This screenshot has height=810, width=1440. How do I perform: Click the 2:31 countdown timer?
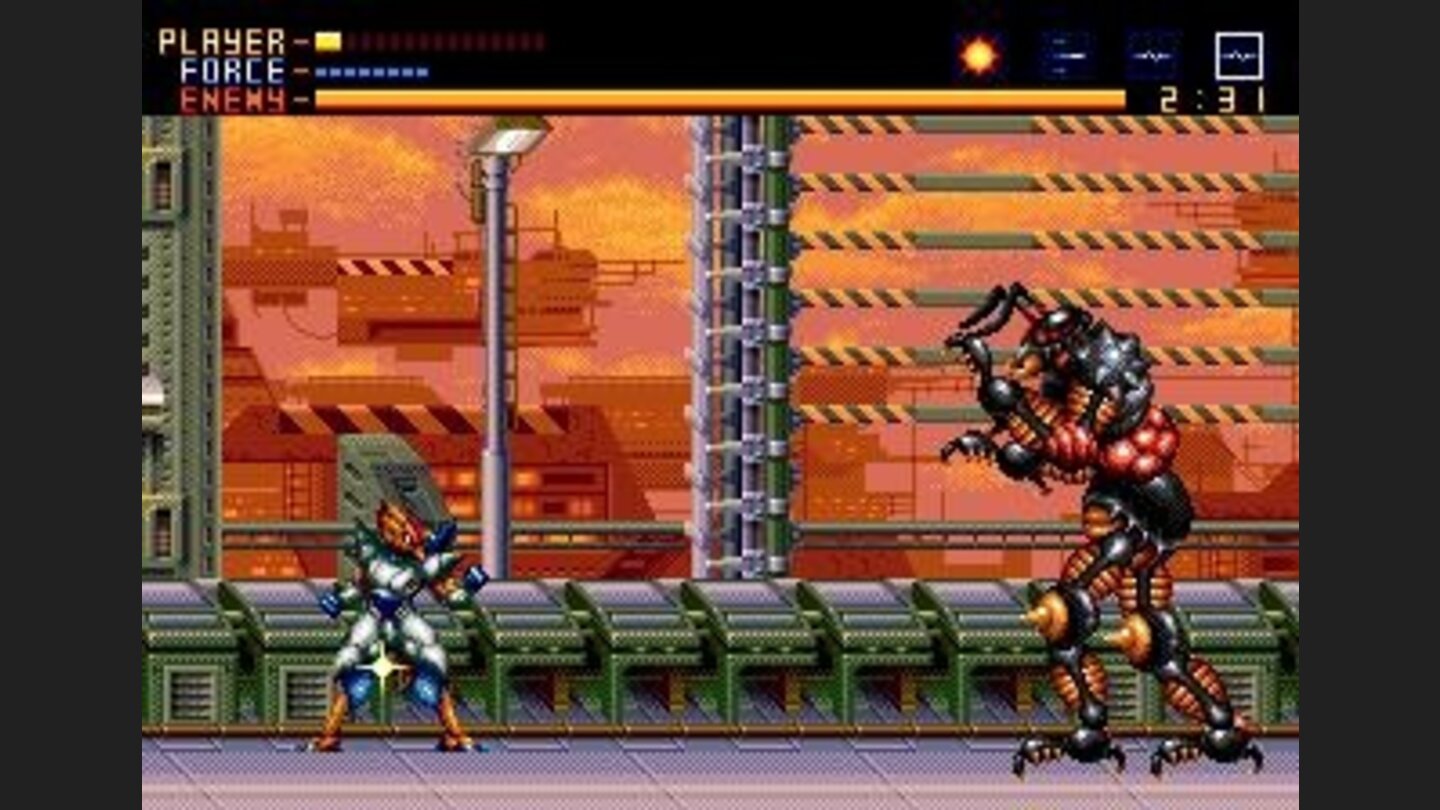(x=1212, y=100)
